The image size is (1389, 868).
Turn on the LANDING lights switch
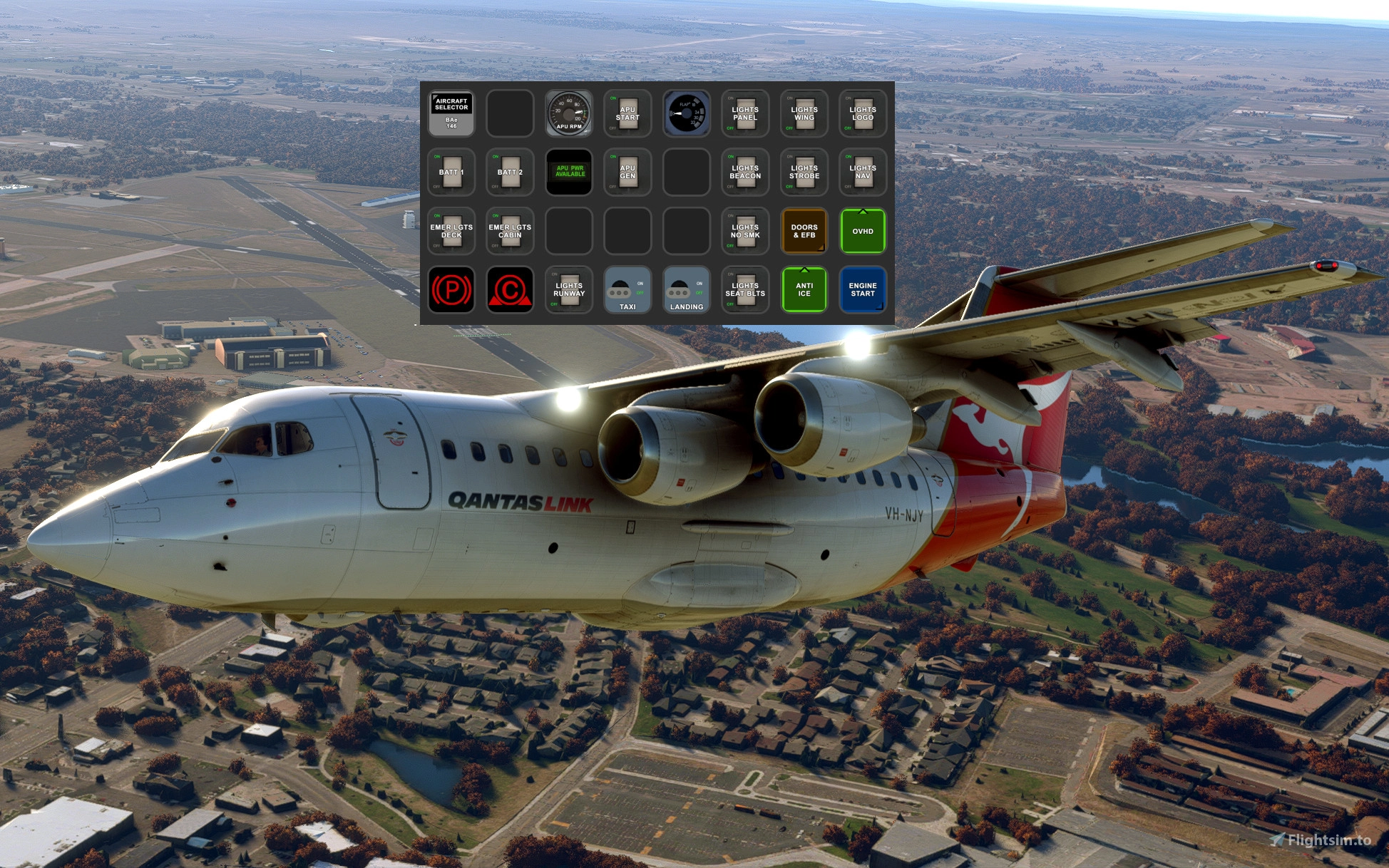pyautogui.click(x=686, y=290)
